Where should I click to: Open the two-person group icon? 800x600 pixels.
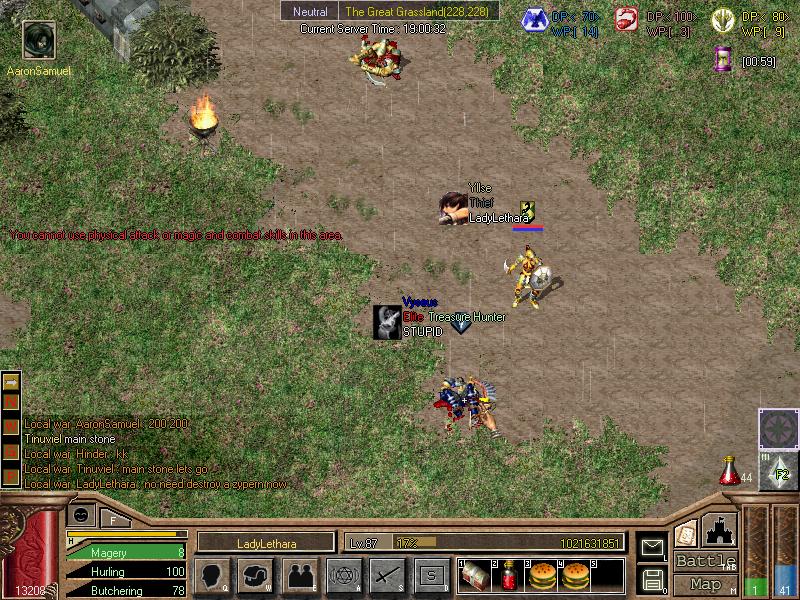click(300, 576)
